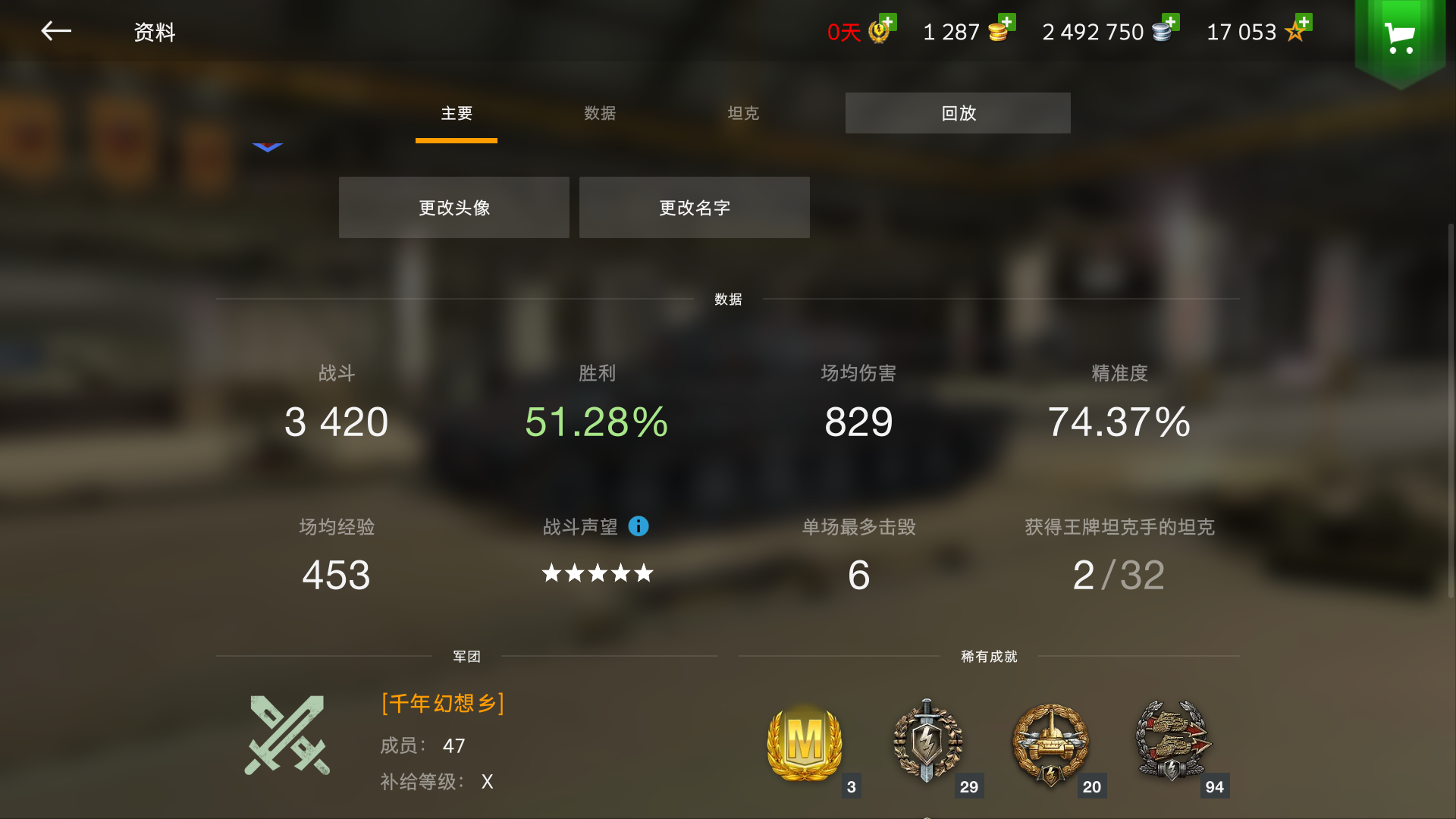This screenshot has width=1456, height=819.
Task: Select the 主要 tab
Action: (x=456, y=113)
